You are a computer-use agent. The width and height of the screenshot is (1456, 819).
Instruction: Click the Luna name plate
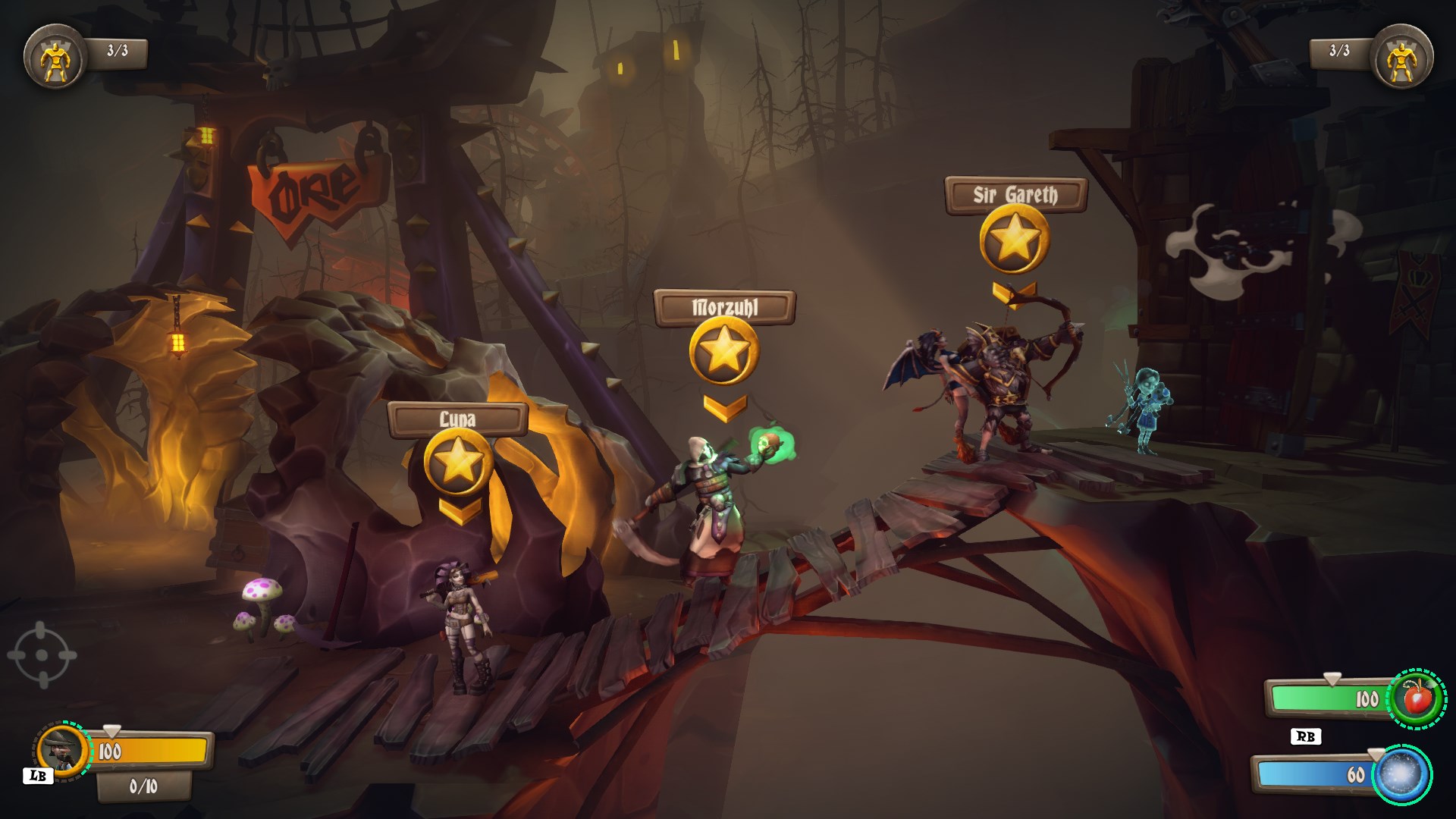[457, 419]
